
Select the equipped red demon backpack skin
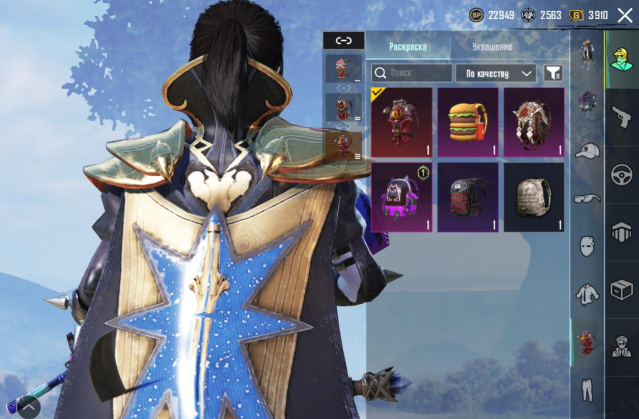point(402,122)
